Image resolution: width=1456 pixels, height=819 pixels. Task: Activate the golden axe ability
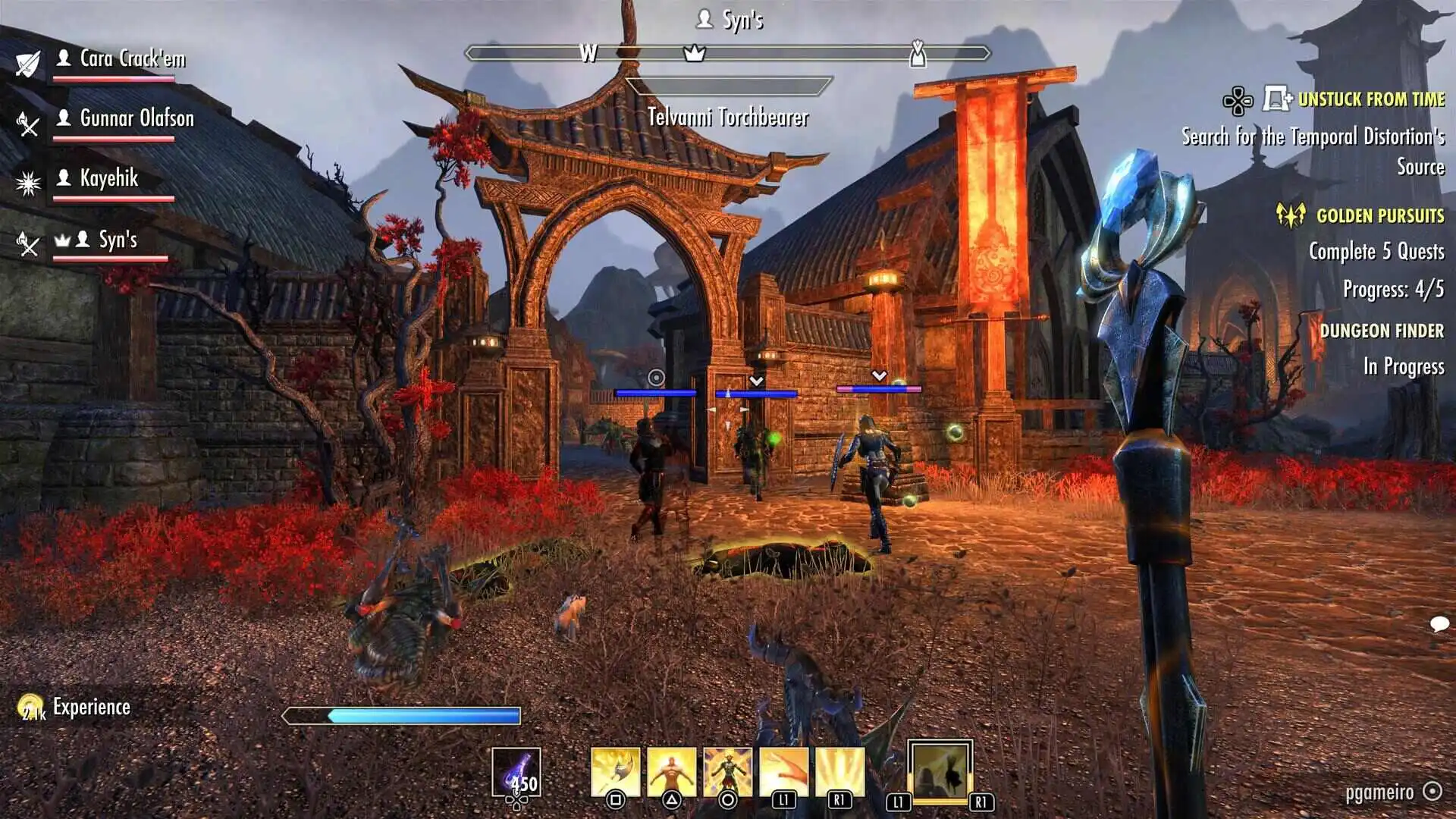pos(615,772)
